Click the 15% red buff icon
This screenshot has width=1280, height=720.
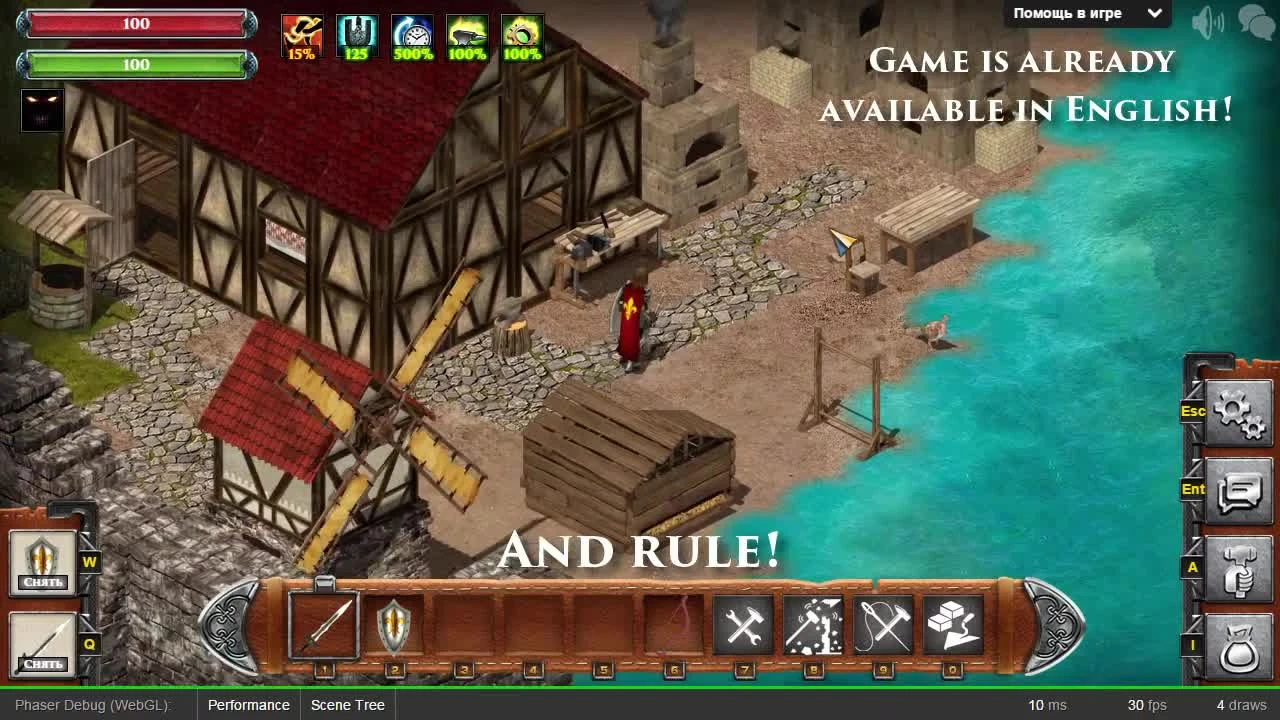[301, 34]
